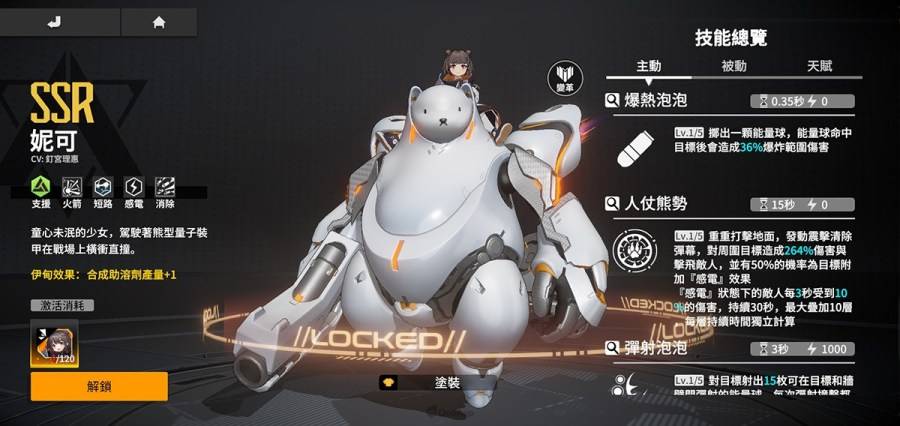Switch to the 主動 skills tab

[649, 67]
